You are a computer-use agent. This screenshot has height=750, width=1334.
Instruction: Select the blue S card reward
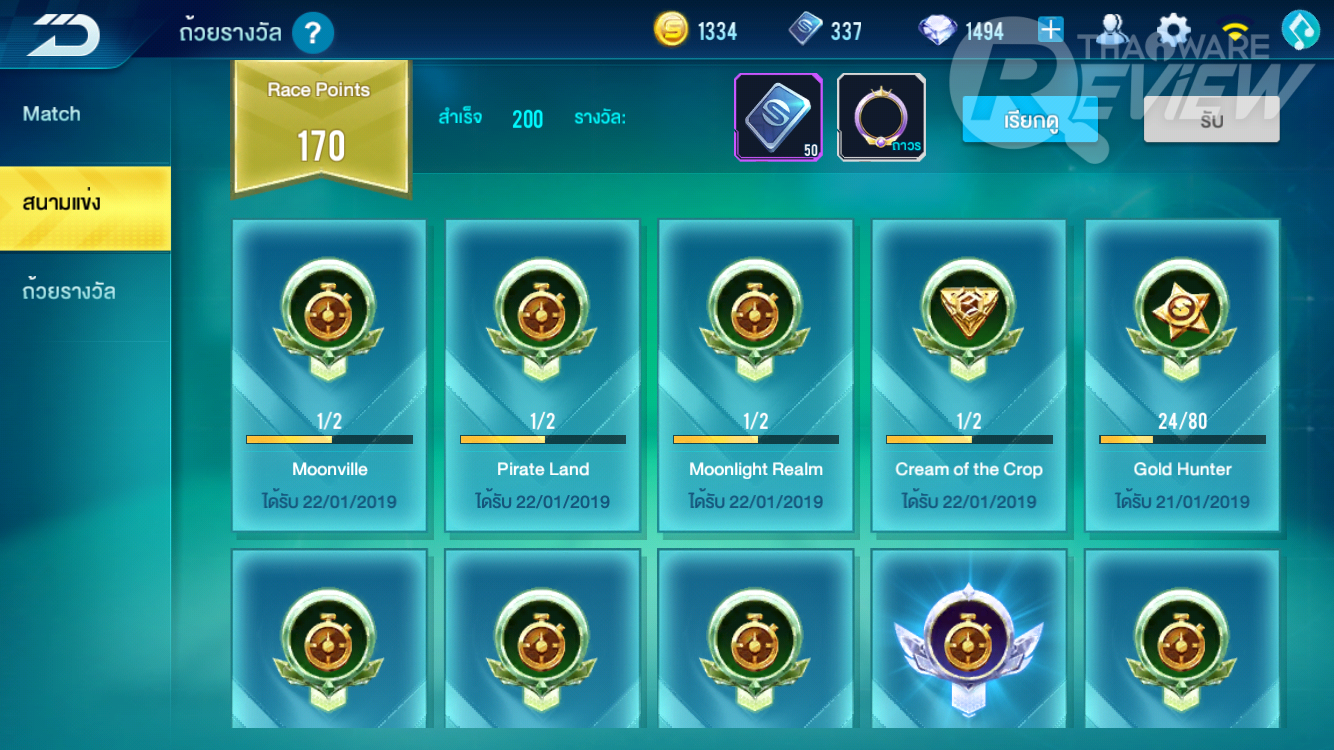click(x=778, y=117)
